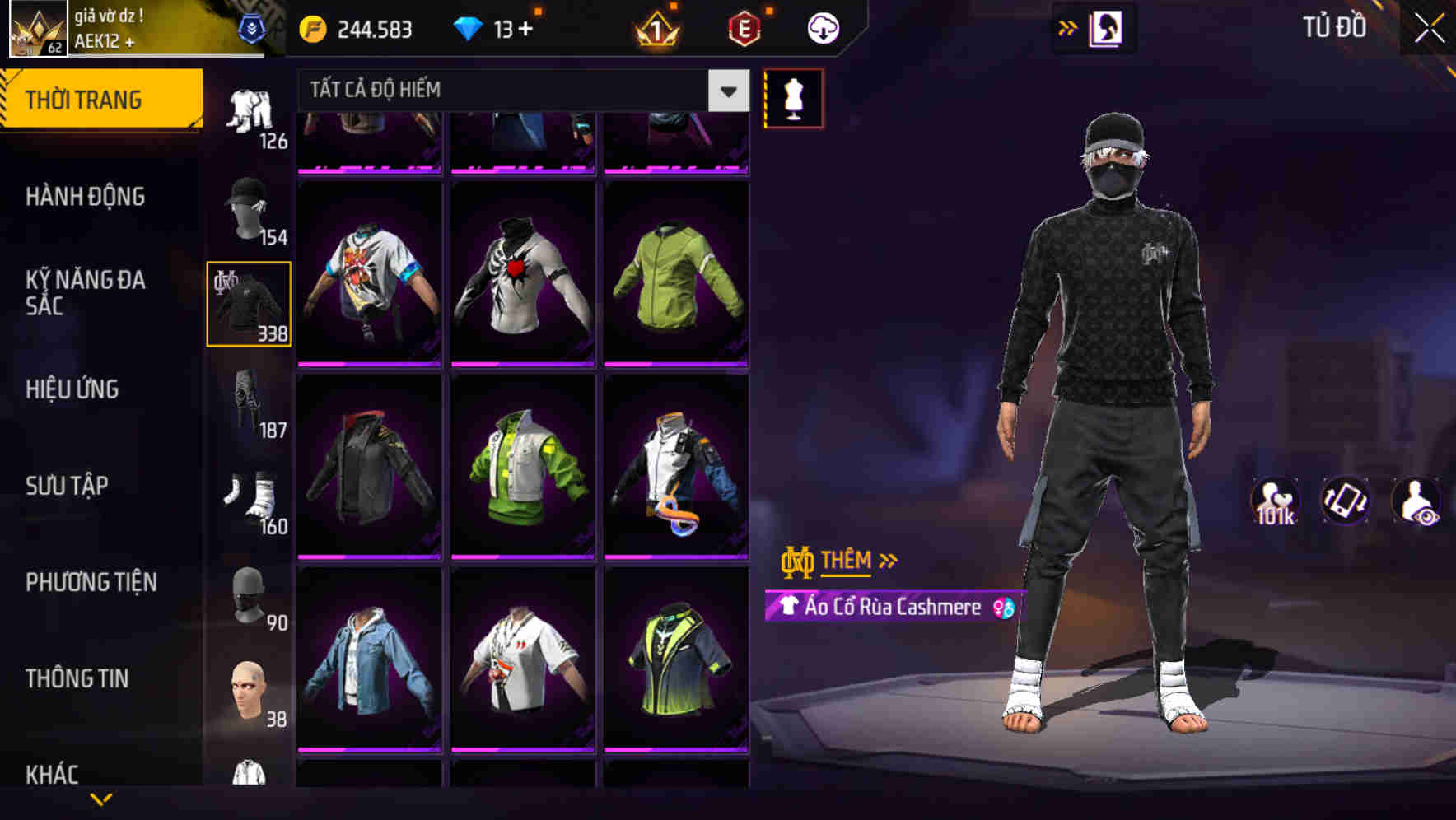Select the green jacket thumbnail in the grid

coord(676,272)
